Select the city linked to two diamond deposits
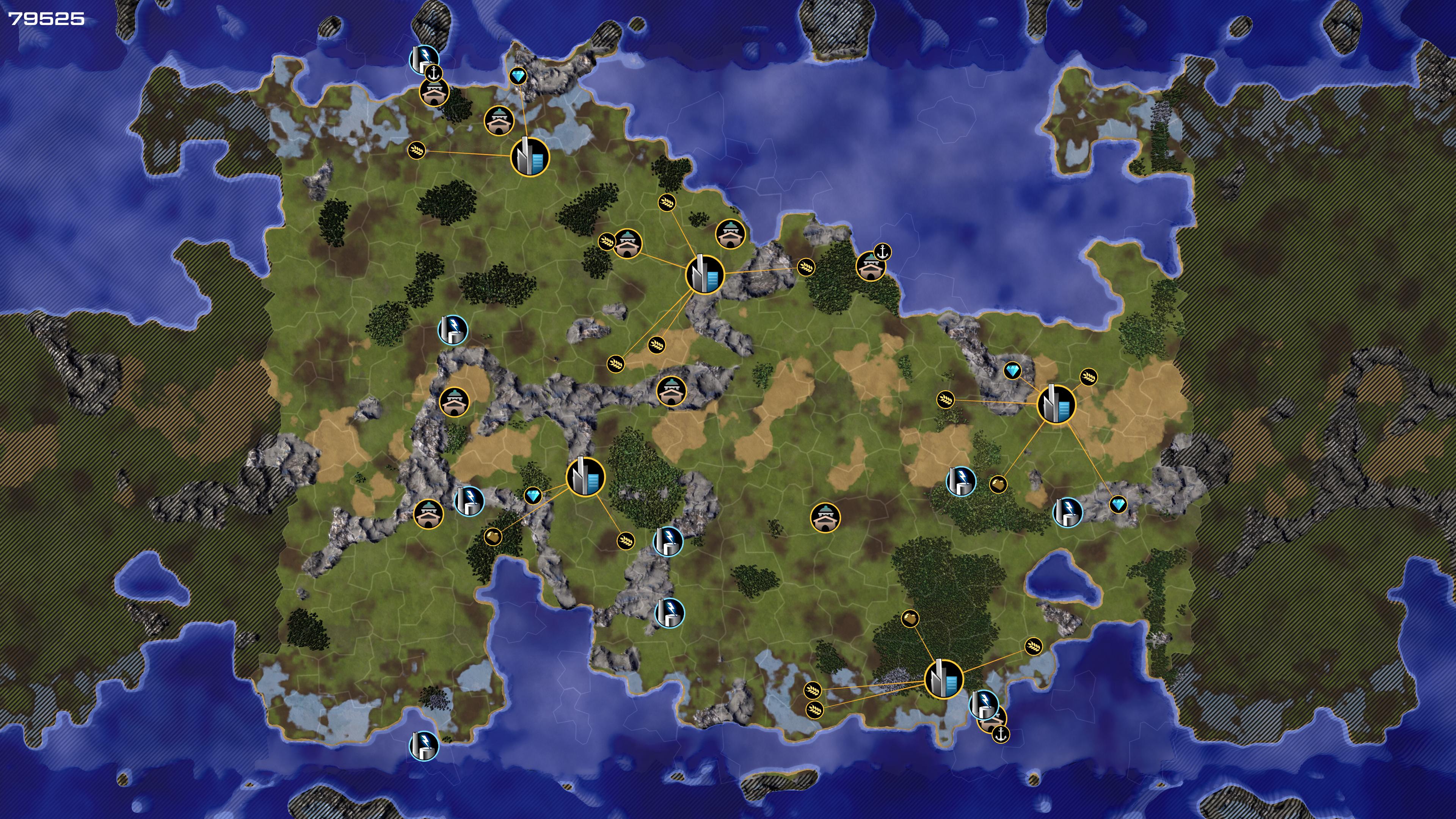Viewport: 1456px width, 819px height. 1056,404
